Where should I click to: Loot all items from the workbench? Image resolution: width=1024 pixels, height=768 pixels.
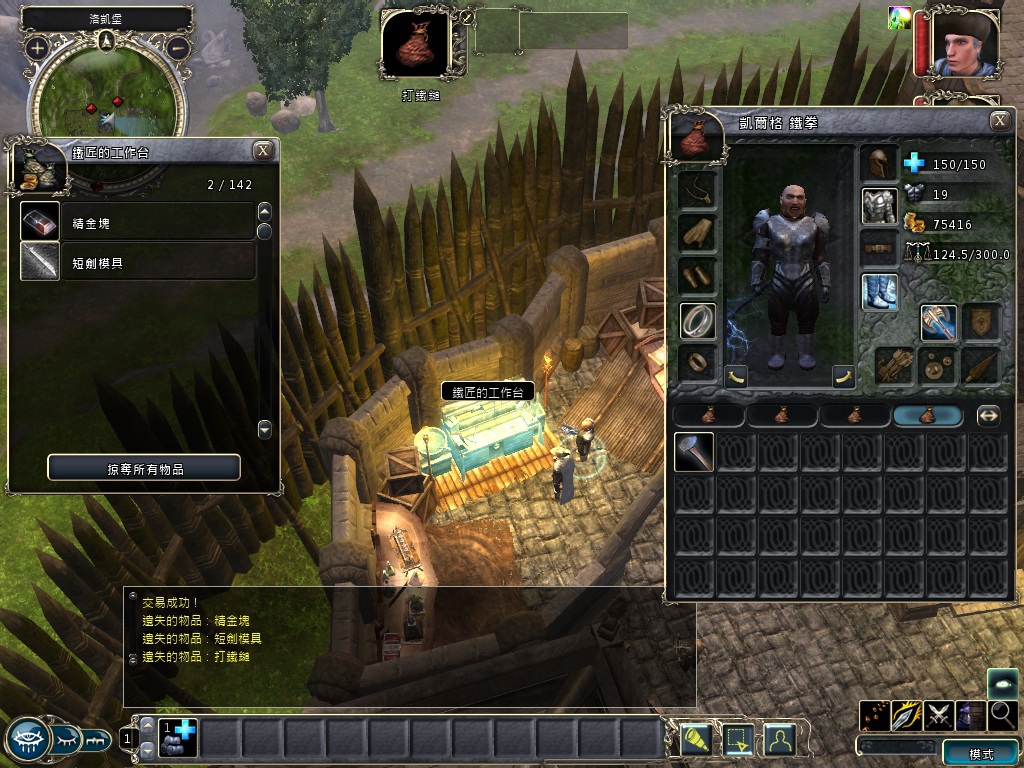tap(144, 468)
